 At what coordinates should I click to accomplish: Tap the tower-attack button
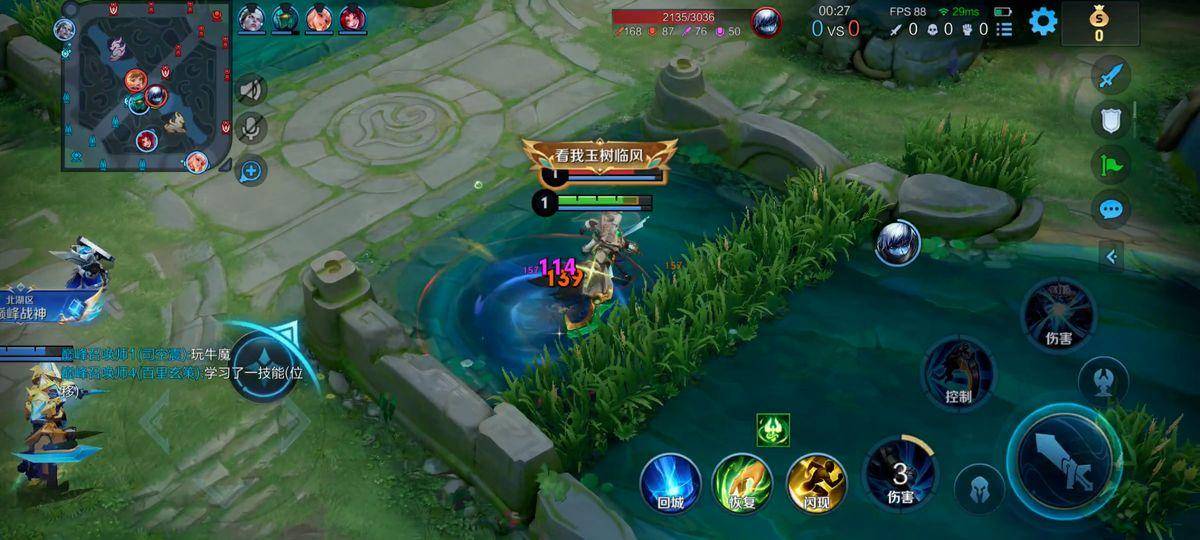click(1103, 380)
